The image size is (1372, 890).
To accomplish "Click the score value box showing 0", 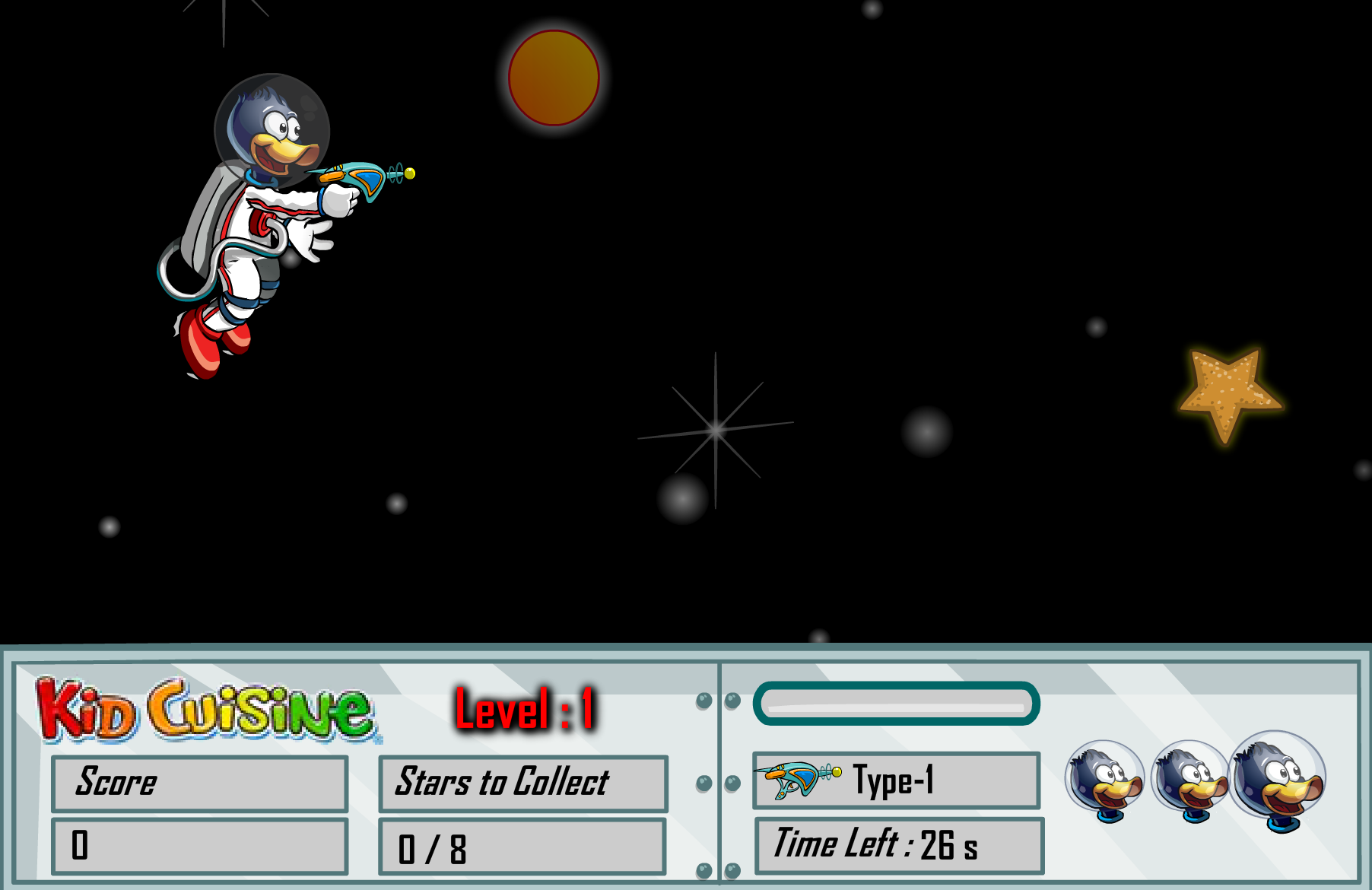I will point(199,844).
